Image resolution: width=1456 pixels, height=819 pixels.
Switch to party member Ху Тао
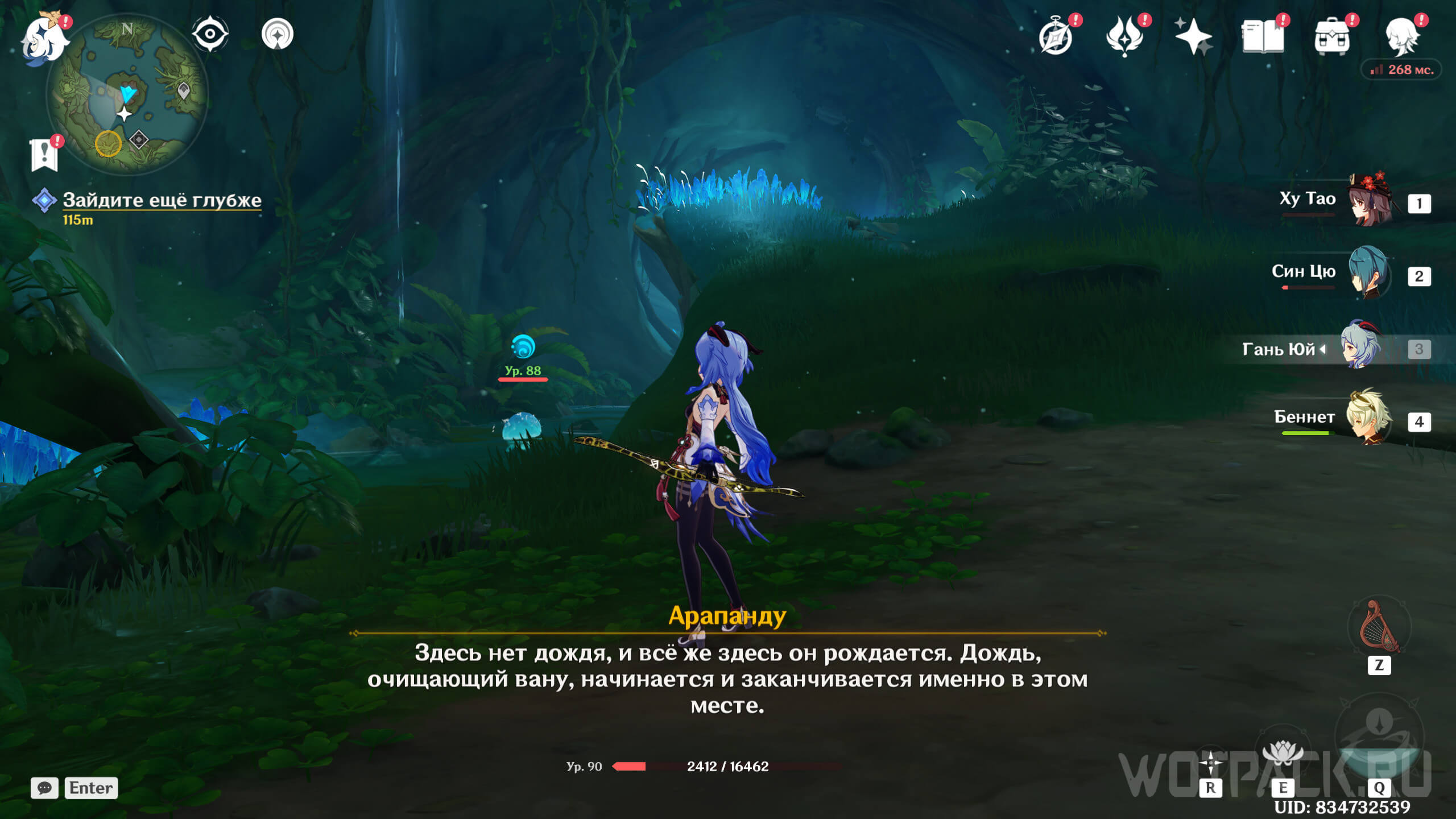click(1370, 200)
